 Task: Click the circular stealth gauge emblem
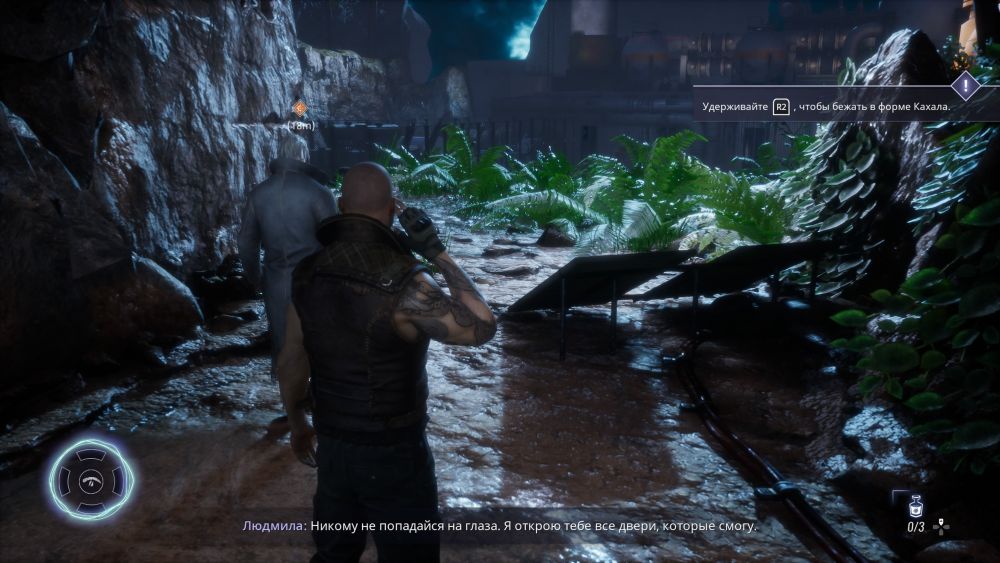click(x=92, y=479)
